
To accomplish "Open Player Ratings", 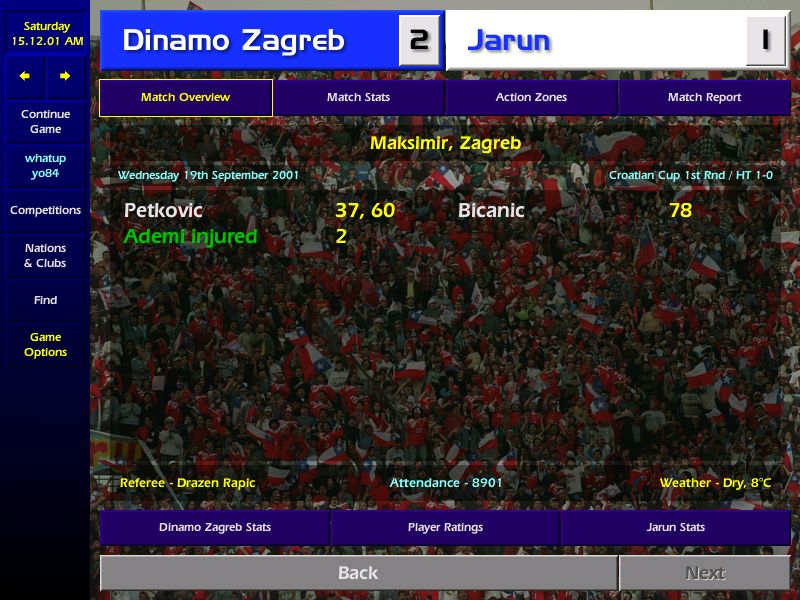I will 445,527.
